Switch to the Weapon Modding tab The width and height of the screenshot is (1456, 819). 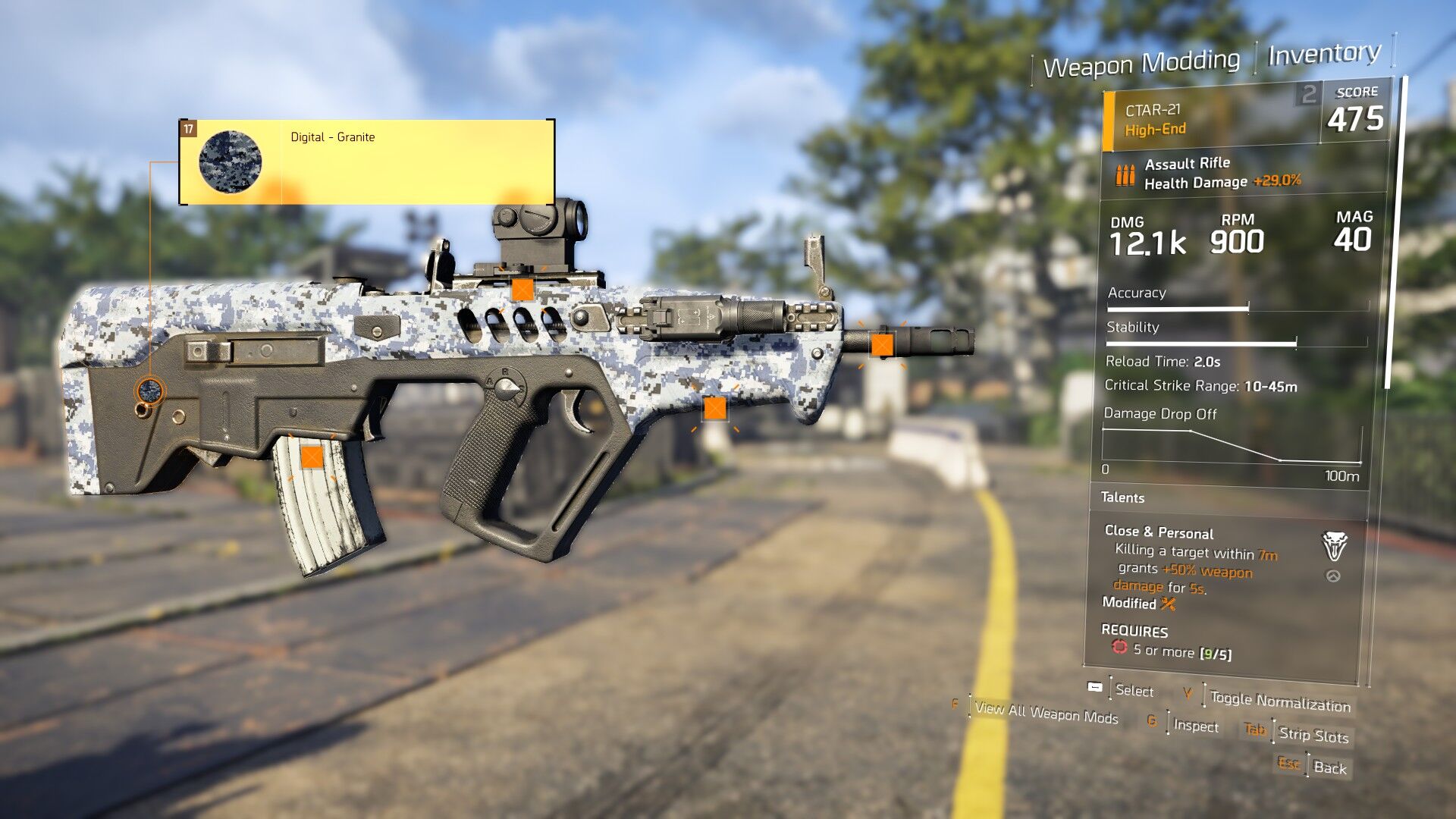1141,63
